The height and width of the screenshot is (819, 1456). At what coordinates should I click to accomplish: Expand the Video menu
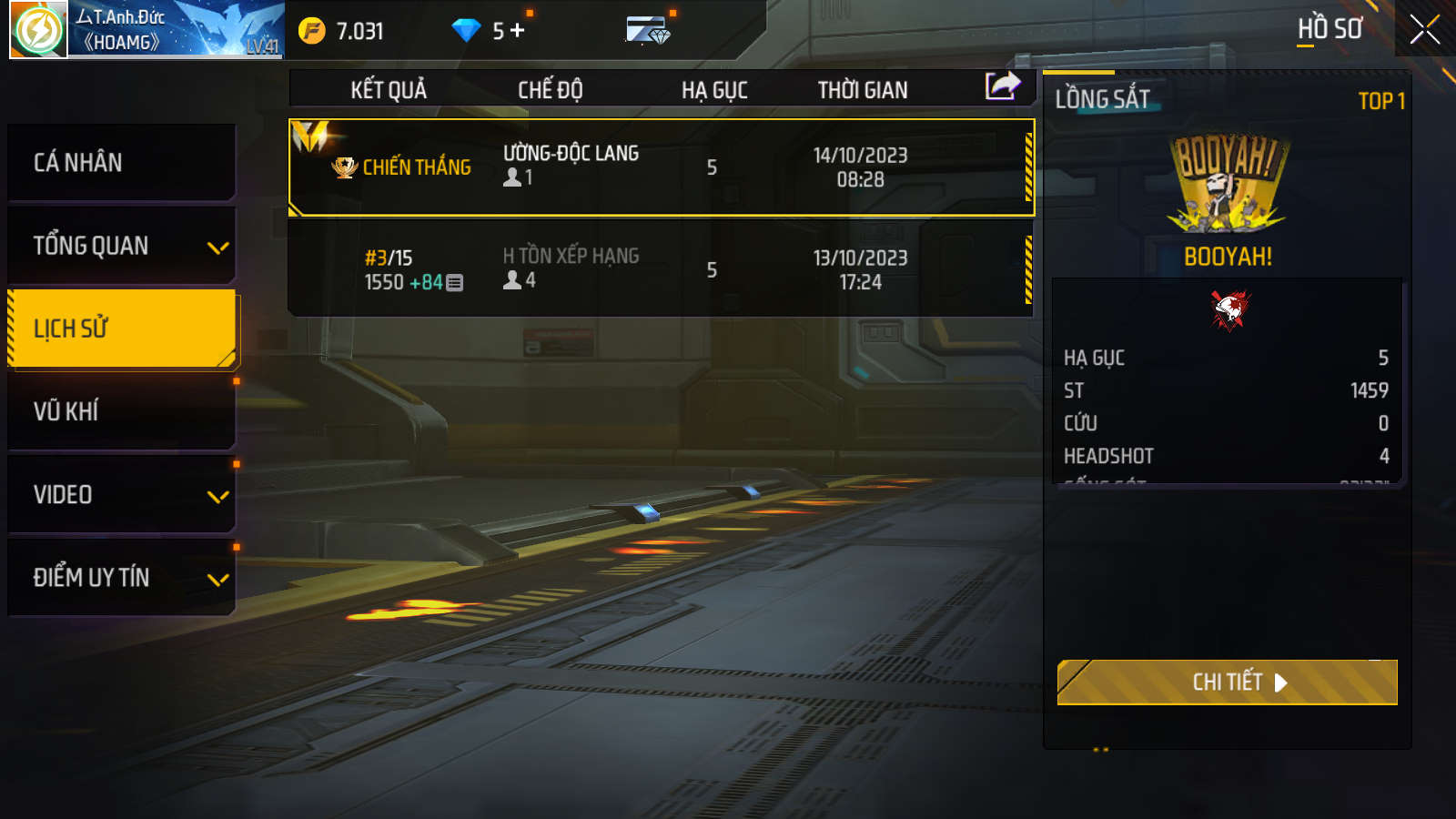pyautogui.click(x=121, y=495)
